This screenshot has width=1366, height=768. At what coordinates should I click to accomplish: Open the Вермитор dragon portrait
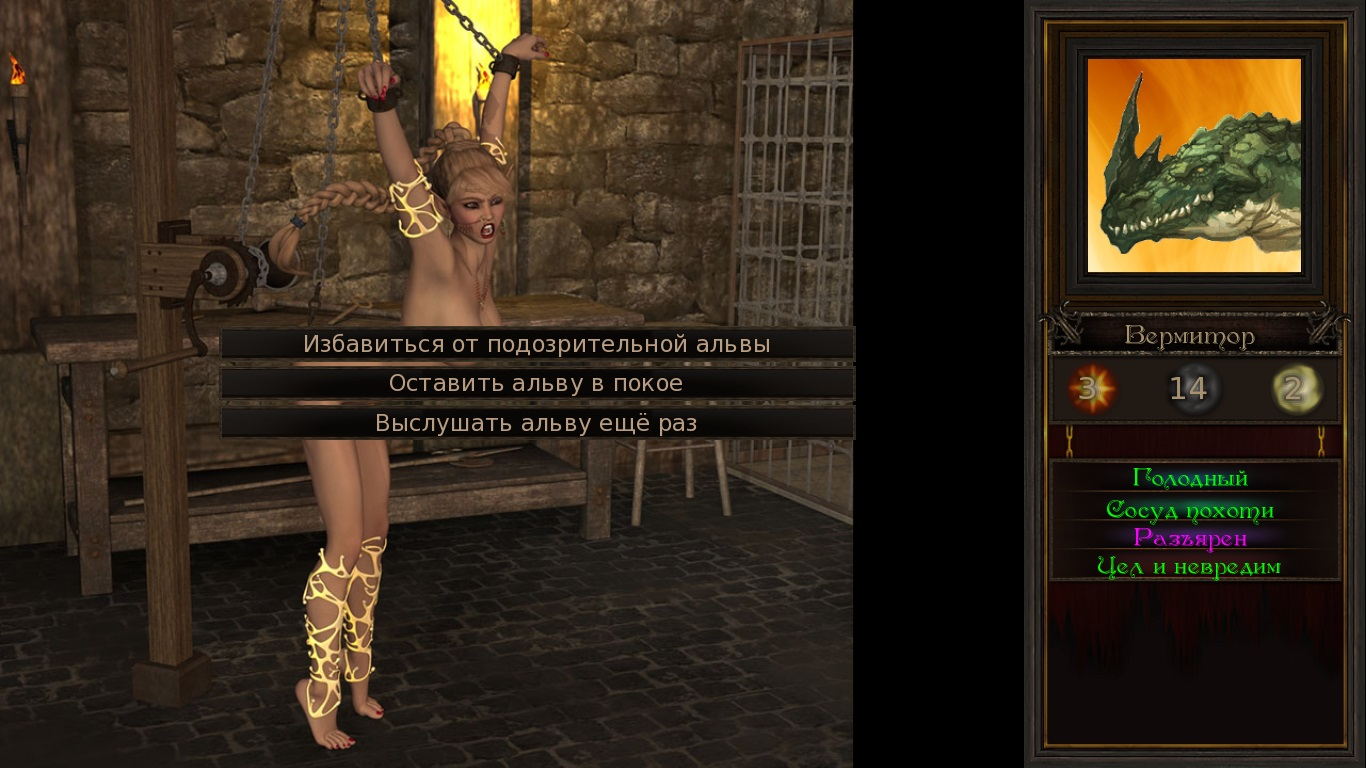[x=1193, y=166]
